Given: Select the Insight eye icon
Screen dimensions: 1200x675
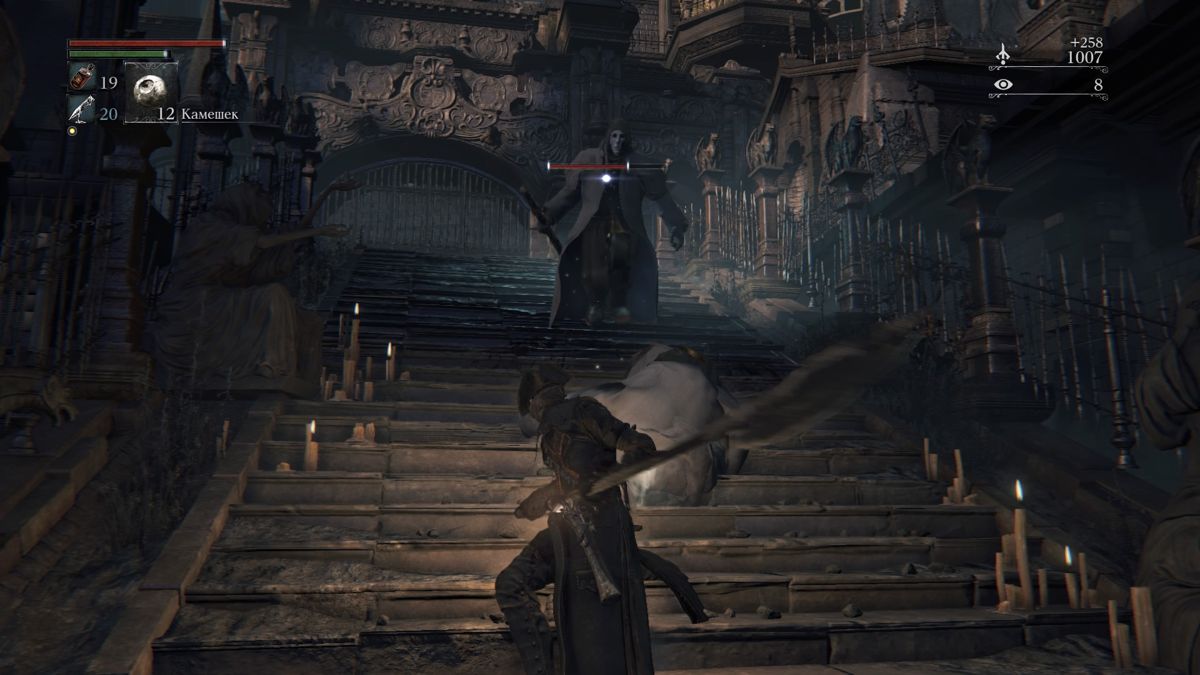Looking at the screenshot, I should [1002, 86].
